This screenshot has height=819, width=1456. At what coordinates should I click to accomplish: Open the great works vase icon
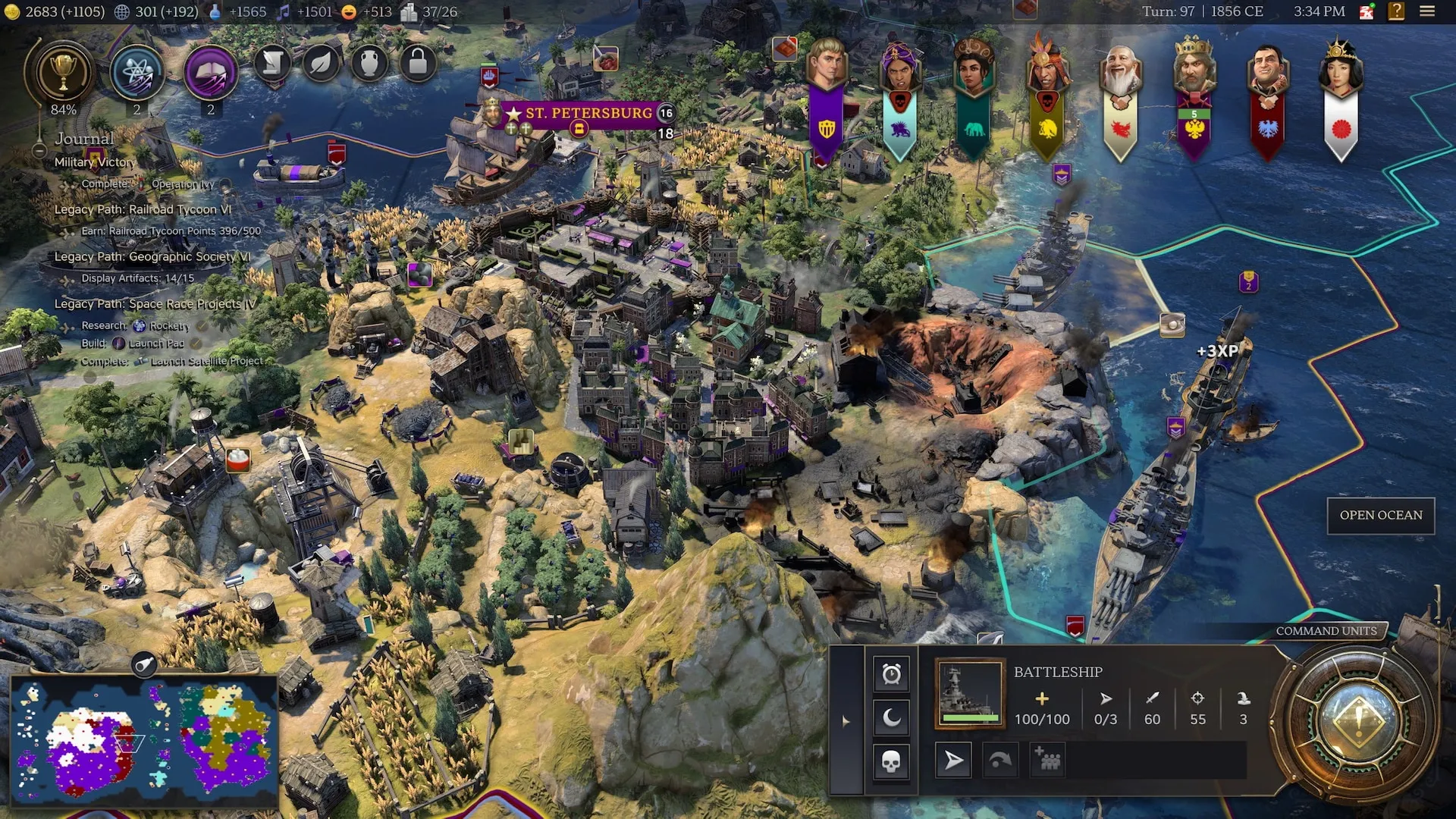tap(369, 63)
